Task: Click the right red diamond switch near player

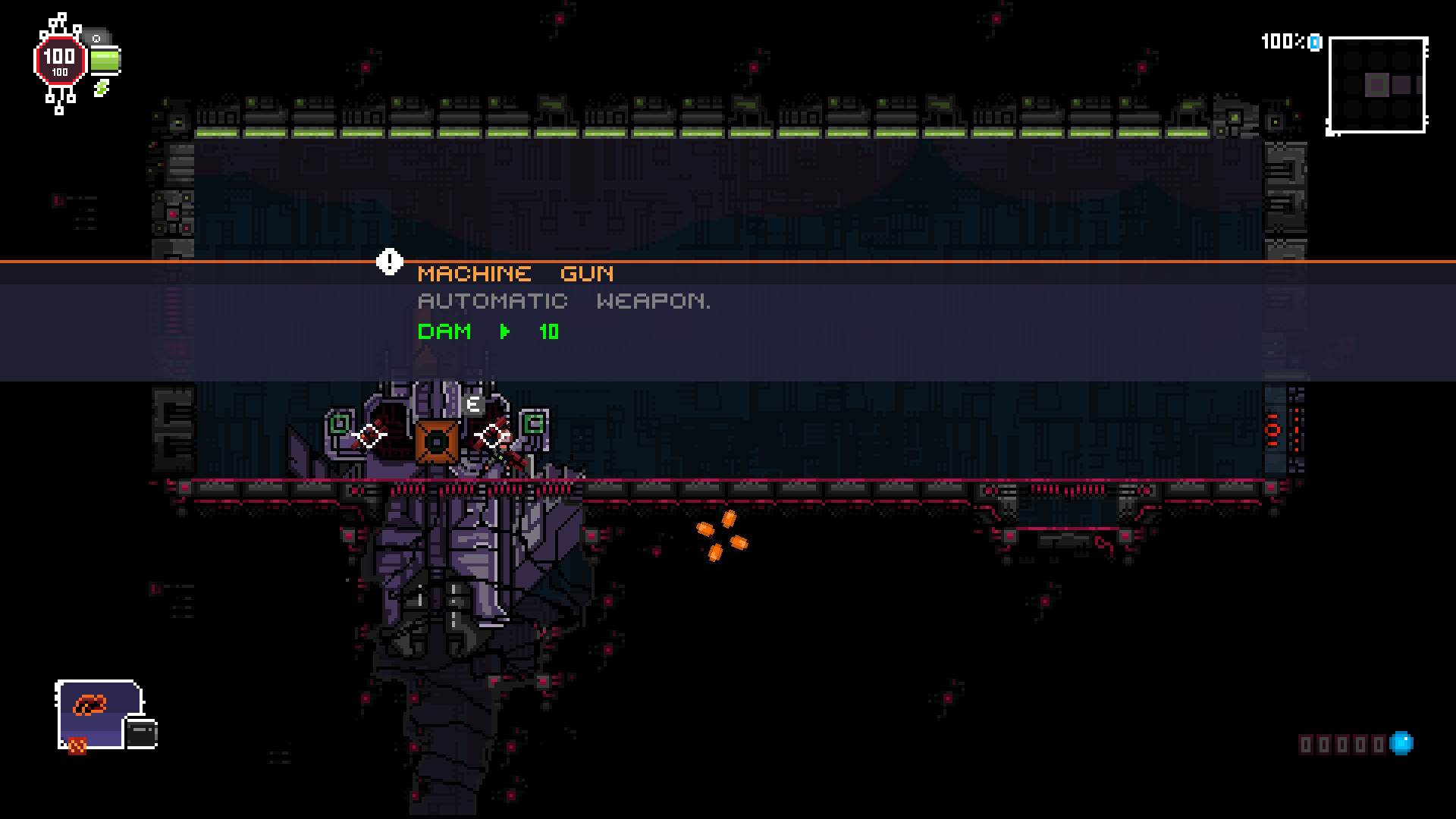Action: (494, 434)
